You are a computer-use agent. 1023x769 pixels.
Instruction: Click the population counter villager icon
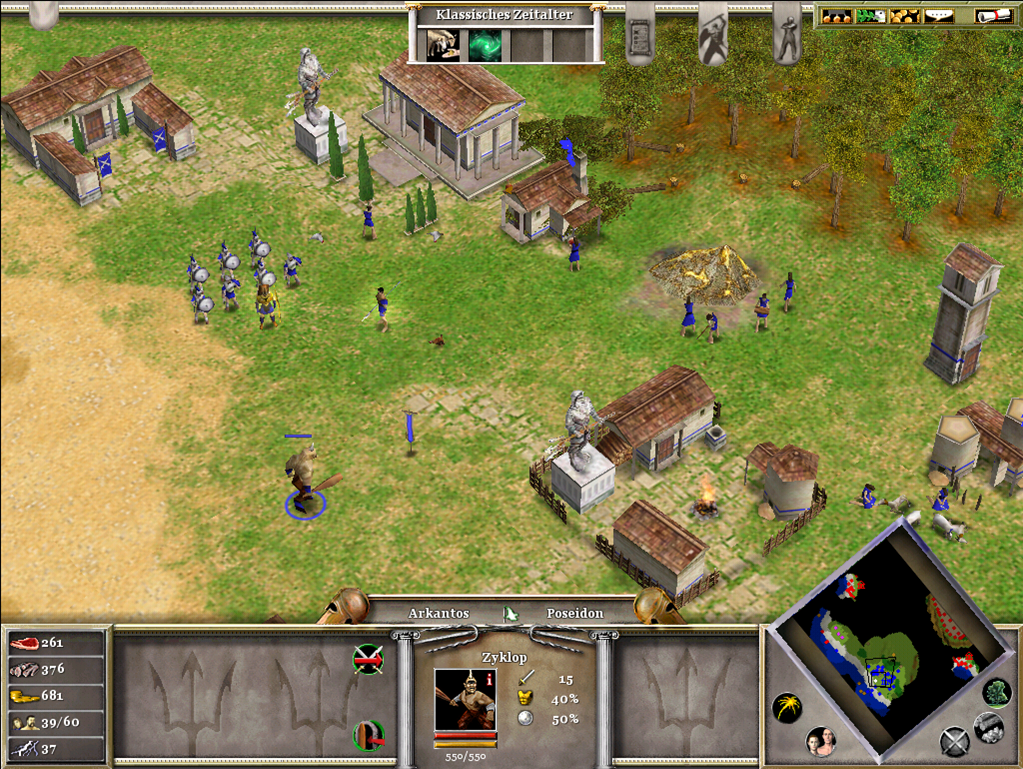24,721
